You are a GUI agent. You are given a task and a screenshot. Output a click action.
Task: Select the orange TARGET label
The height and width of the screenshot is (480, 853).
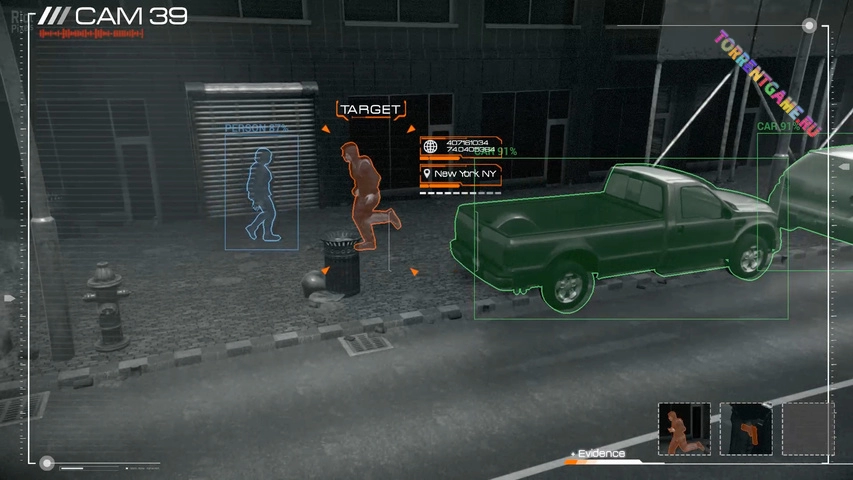370,109
